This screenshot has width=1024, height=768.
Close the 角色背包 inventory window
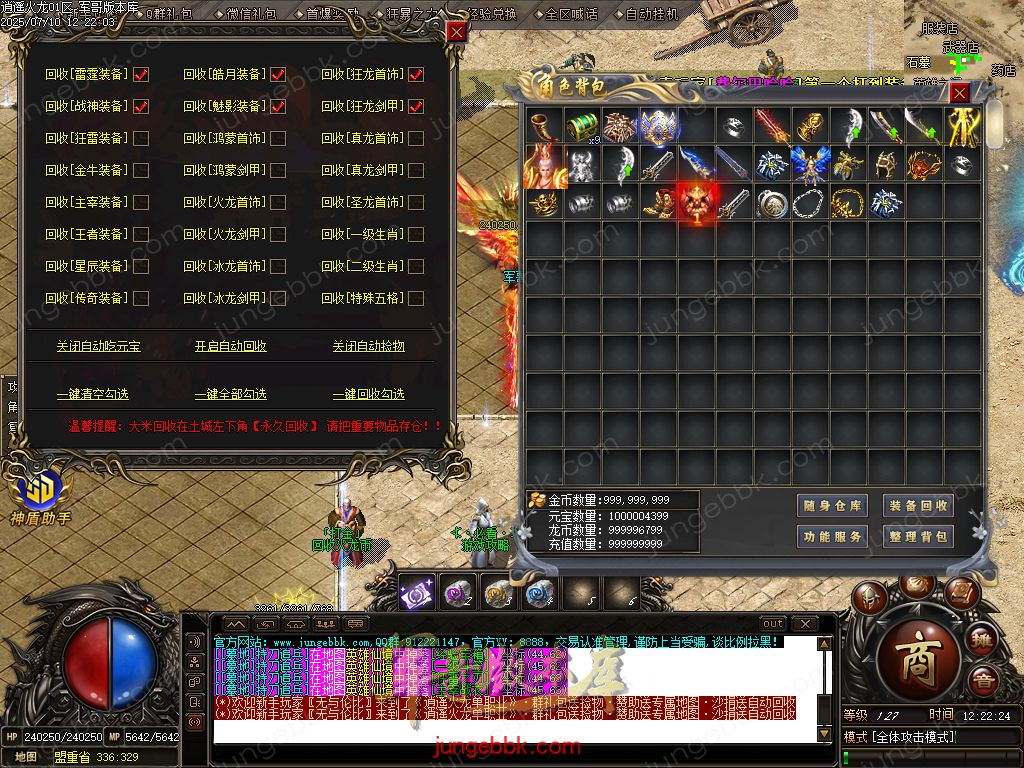coord(959,93)
